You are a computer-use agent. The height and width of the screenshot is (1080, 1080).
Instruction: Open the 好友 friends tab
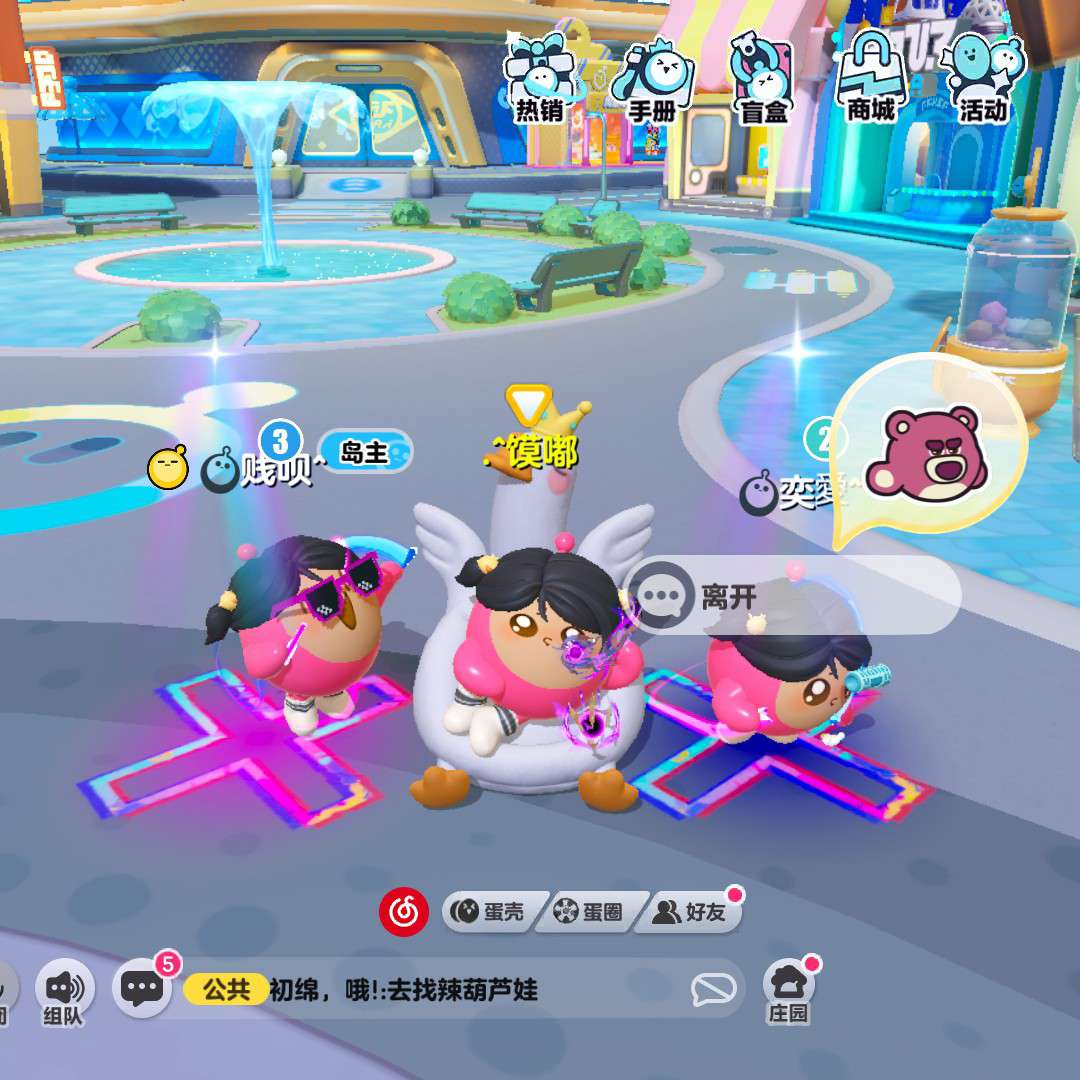[691, 911]
